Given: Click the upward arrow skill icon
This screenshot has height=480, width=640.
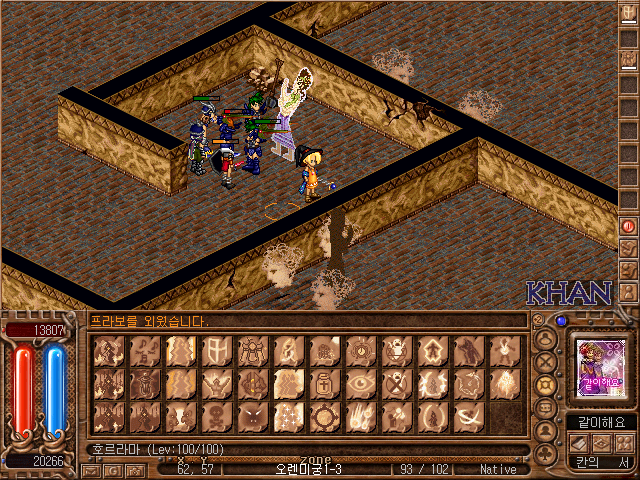Looking at the screenshot, I should point(431,350).
